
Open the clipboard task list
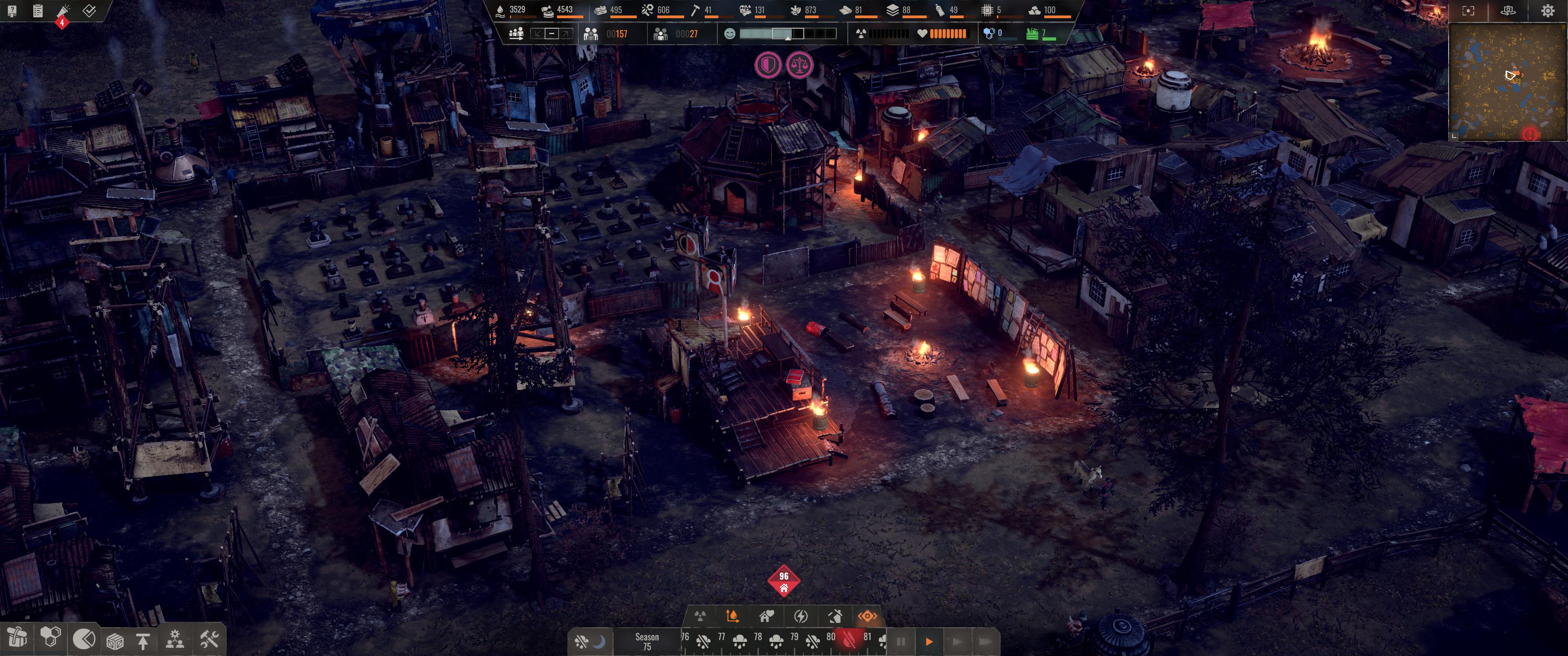point(38,11)
